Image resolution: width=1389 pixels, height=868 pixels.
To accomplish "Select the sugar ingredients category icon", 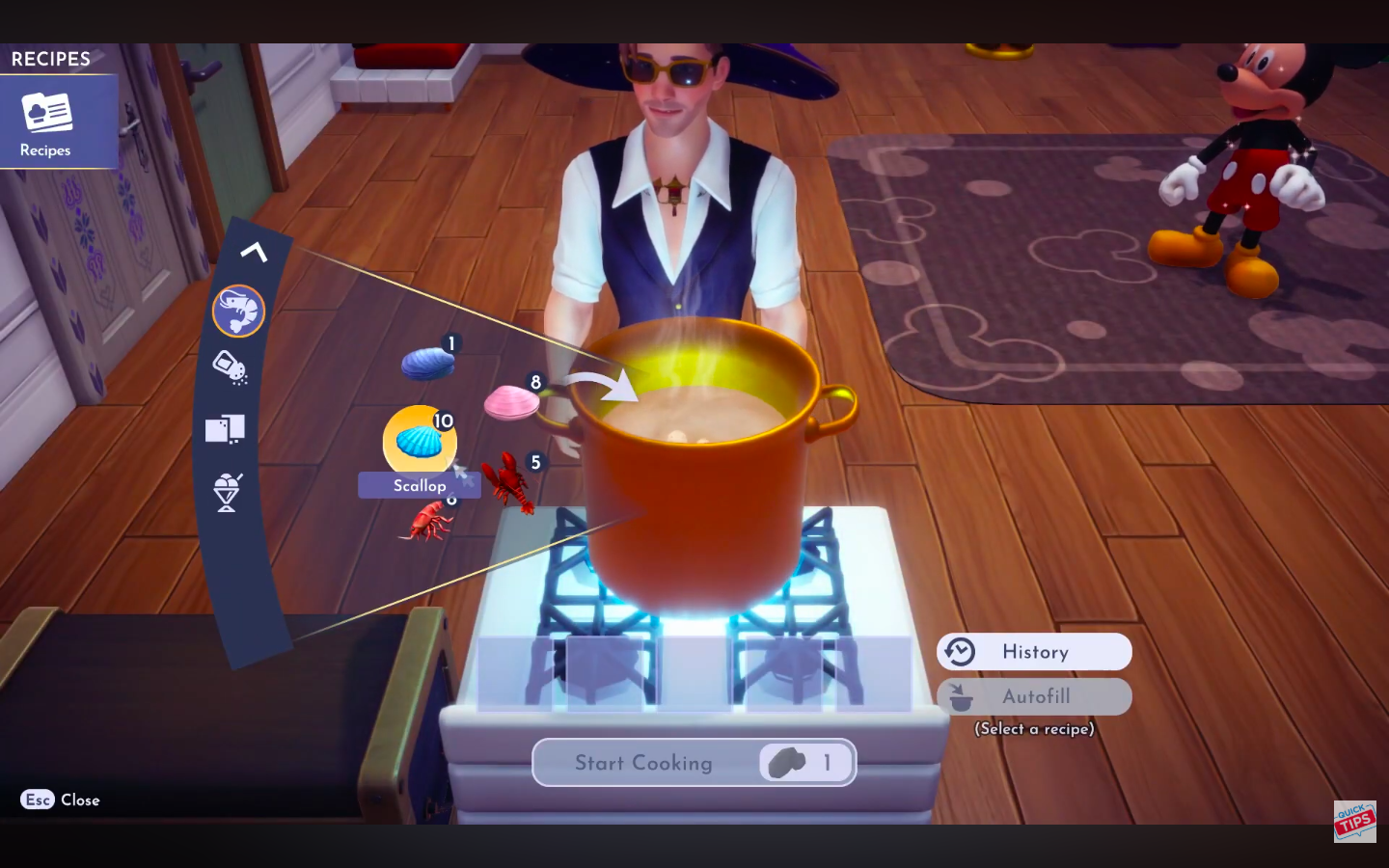I will (226, 429).
